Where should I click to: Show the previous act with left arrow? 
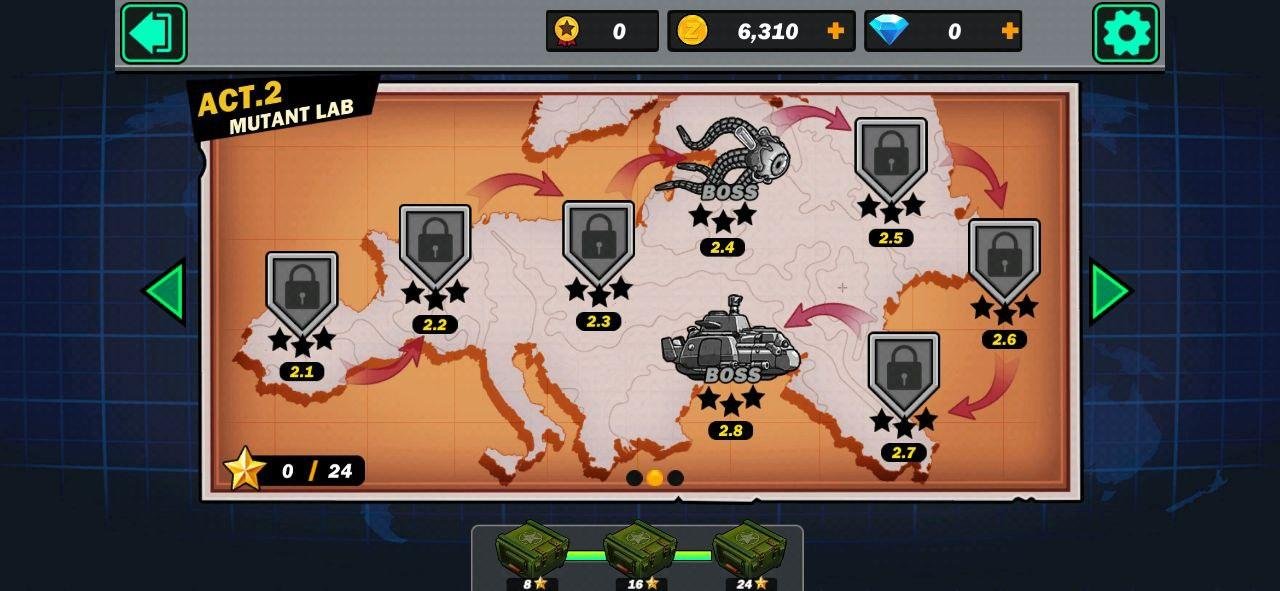coord(164,291)
